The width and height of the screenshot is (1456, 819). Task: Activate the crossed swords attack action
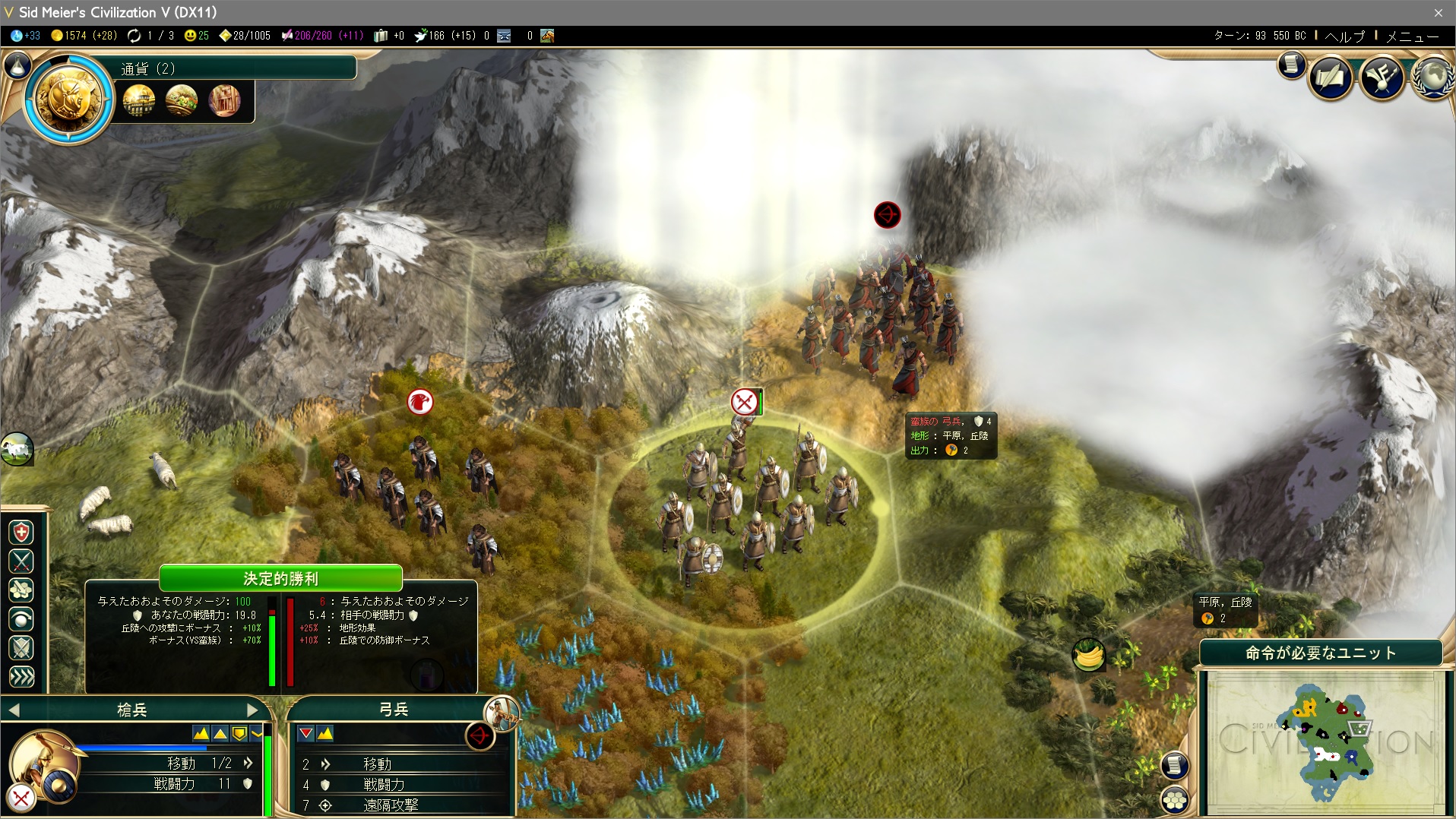click(21, 561)
